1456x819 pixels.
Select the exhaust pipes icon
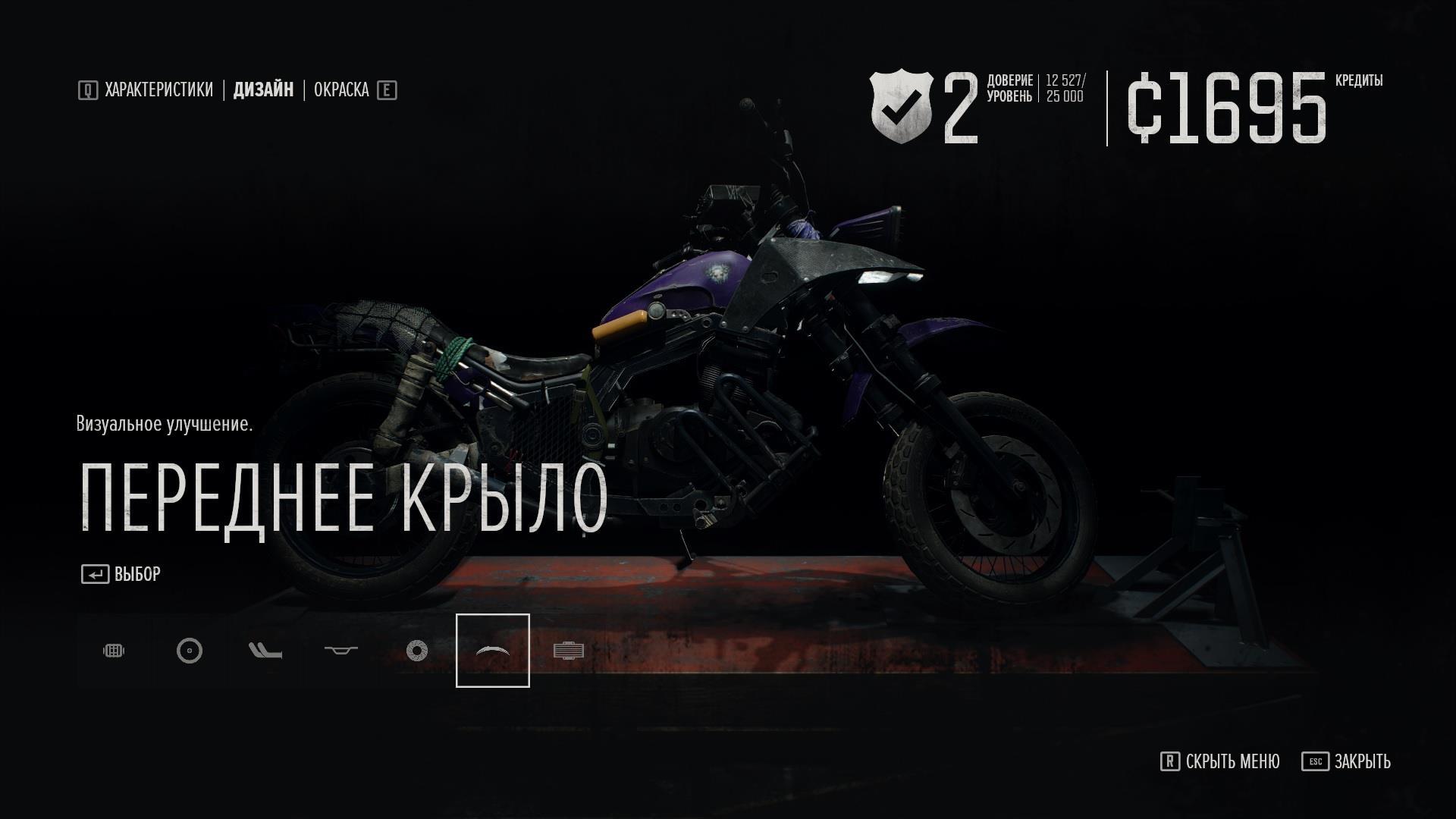click(265, 651)
